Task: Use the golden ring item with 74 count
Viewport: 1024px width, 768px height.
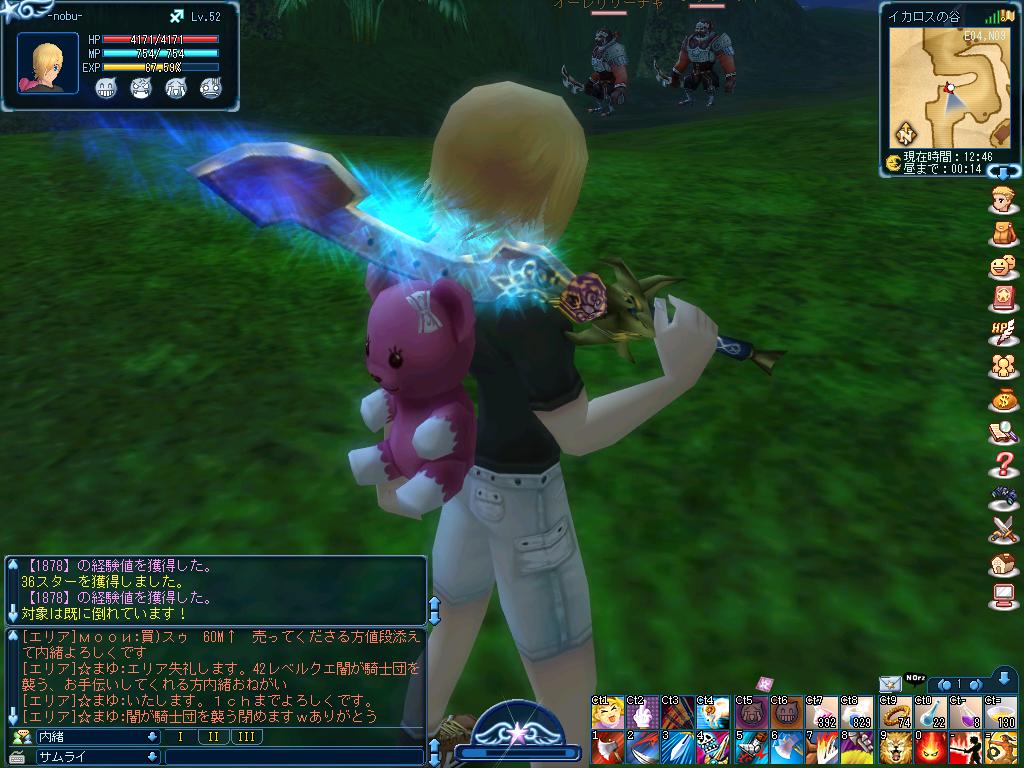Action: point(896,712)
